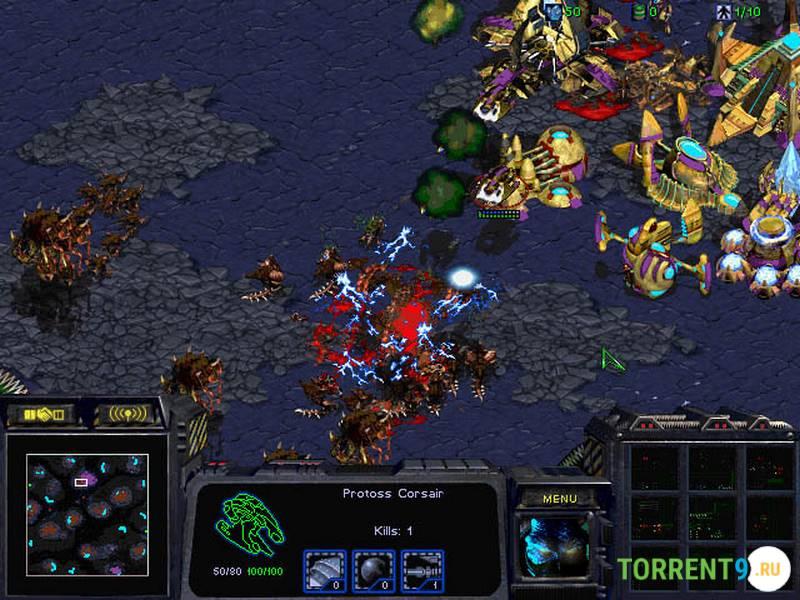Open the message broadcast button above the minimap
800x600 pixels.
[127, 413]
